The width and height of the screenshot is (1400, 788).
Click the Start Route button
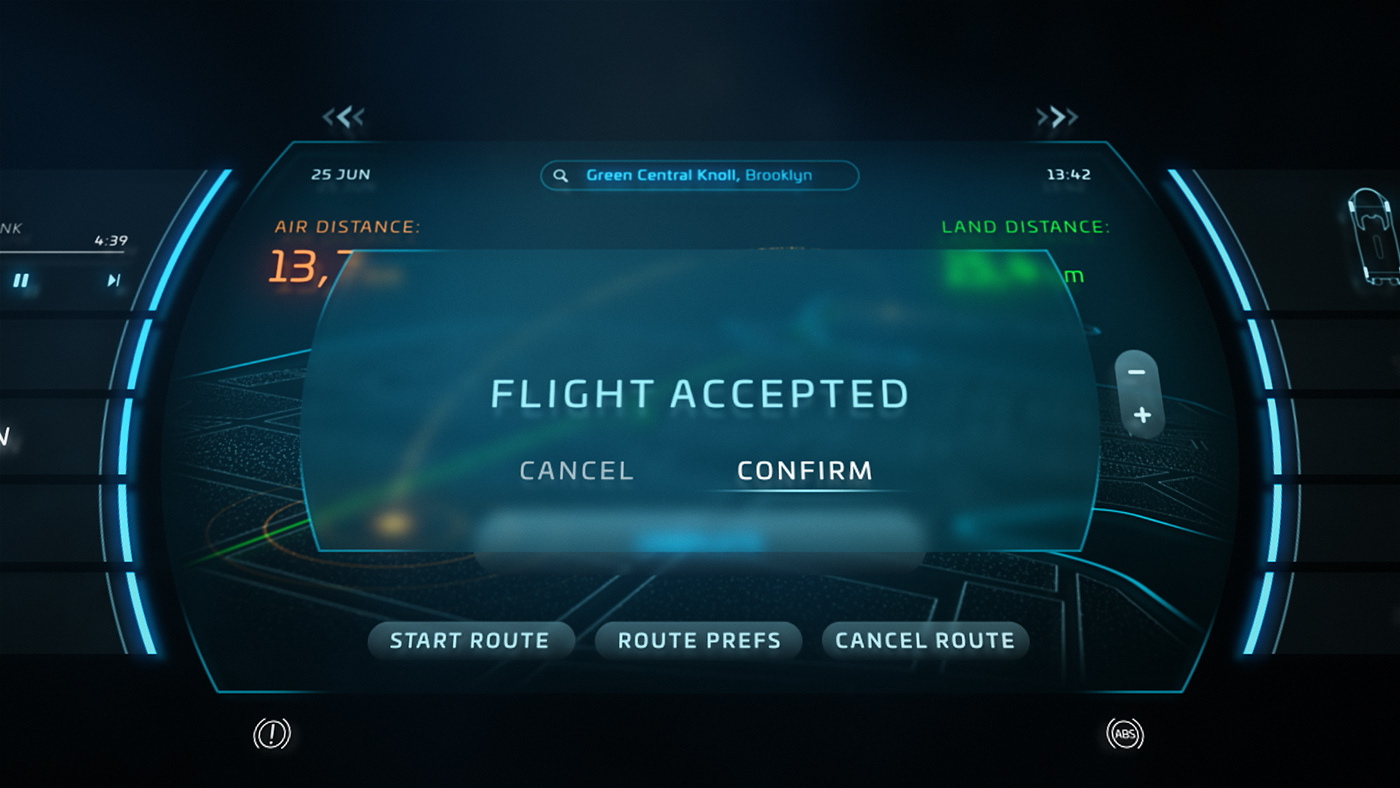click(x=470, y=641)
